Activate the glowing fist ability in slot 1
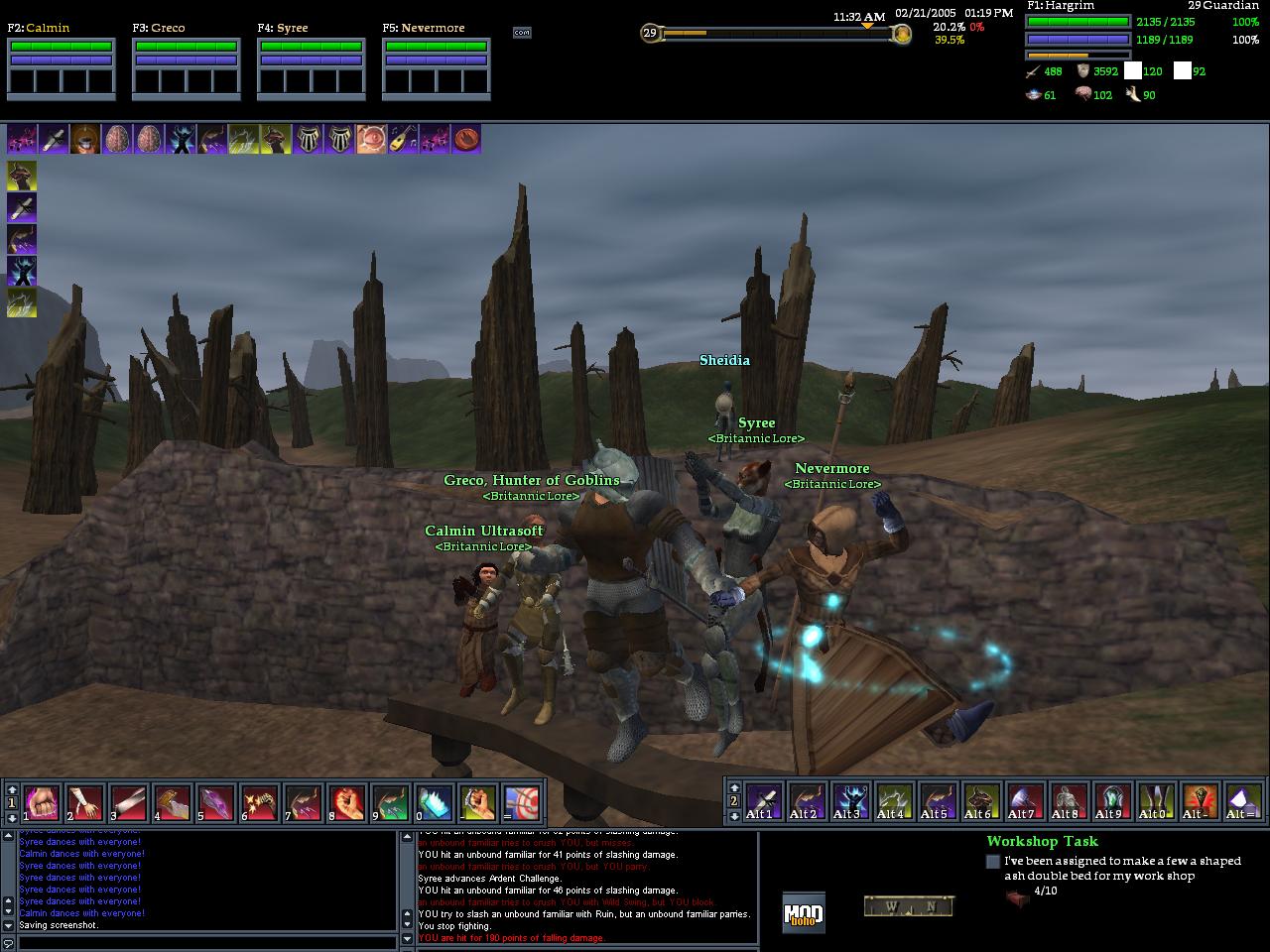1270x952 pixels. tap(42, 802)
